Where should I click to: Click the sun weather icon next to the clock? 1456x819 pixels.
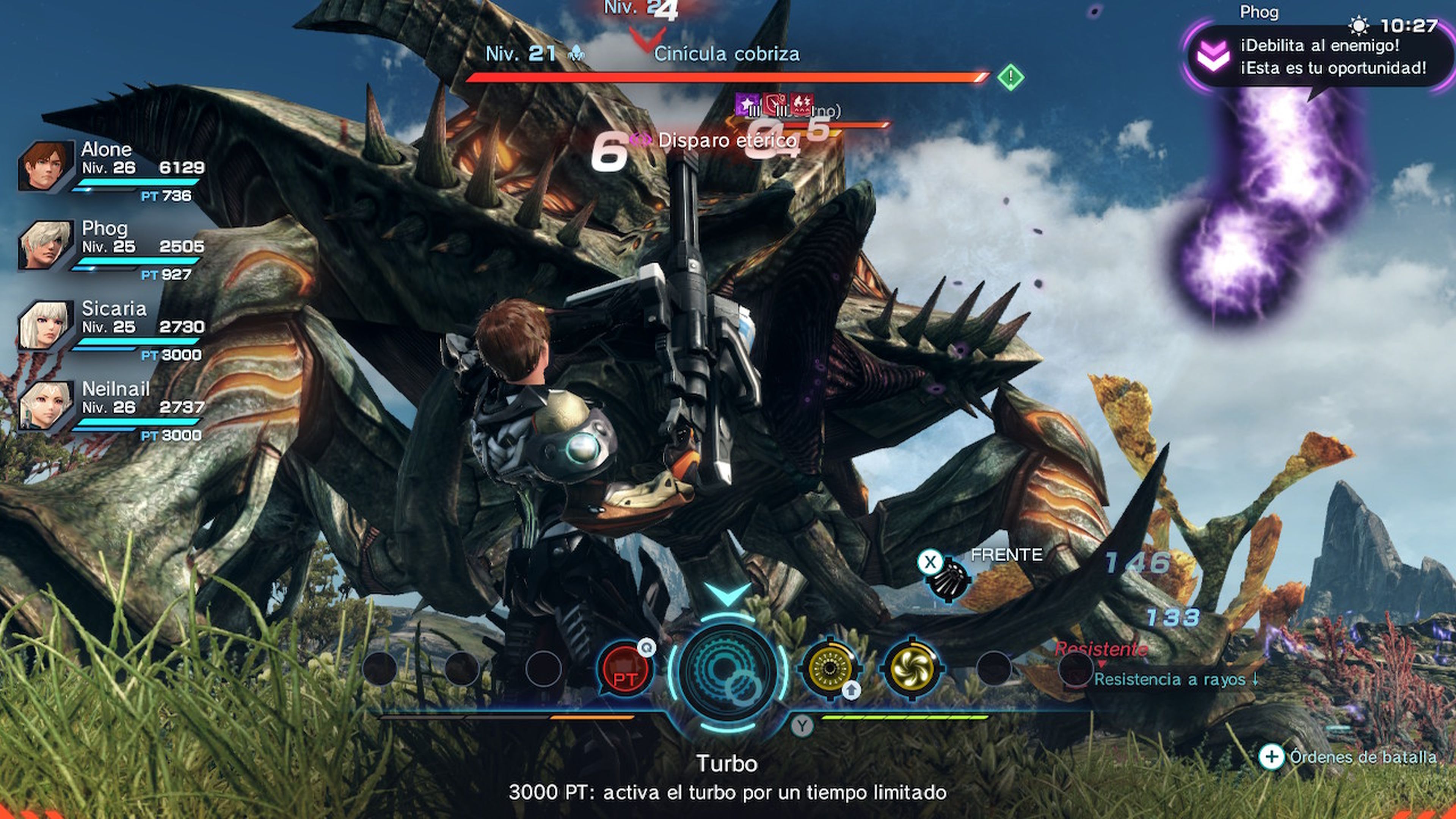pyautogui.click(x=1359, y=25)
